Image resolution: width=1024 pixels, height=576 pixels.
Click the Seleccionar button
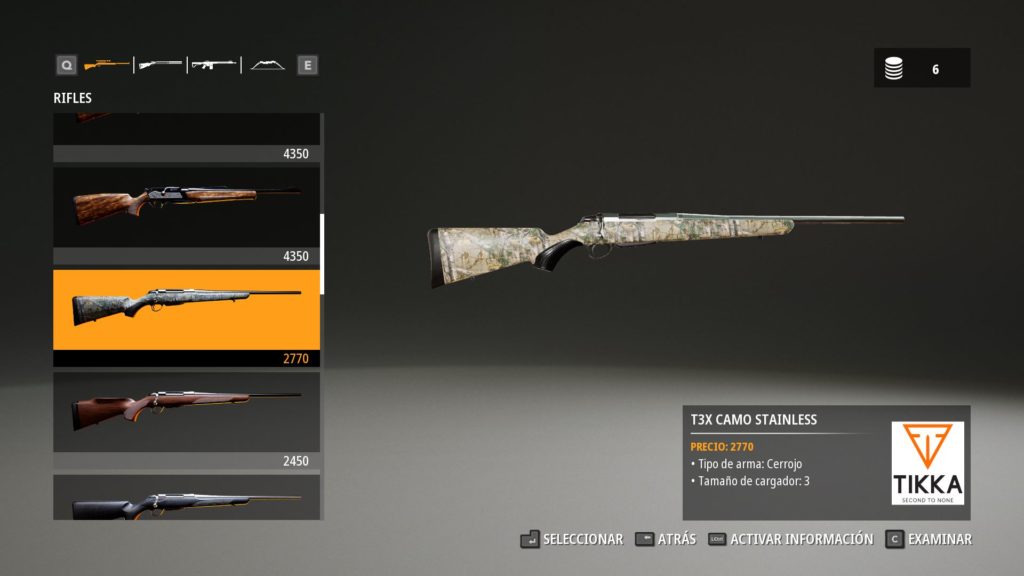coord(571,539)
